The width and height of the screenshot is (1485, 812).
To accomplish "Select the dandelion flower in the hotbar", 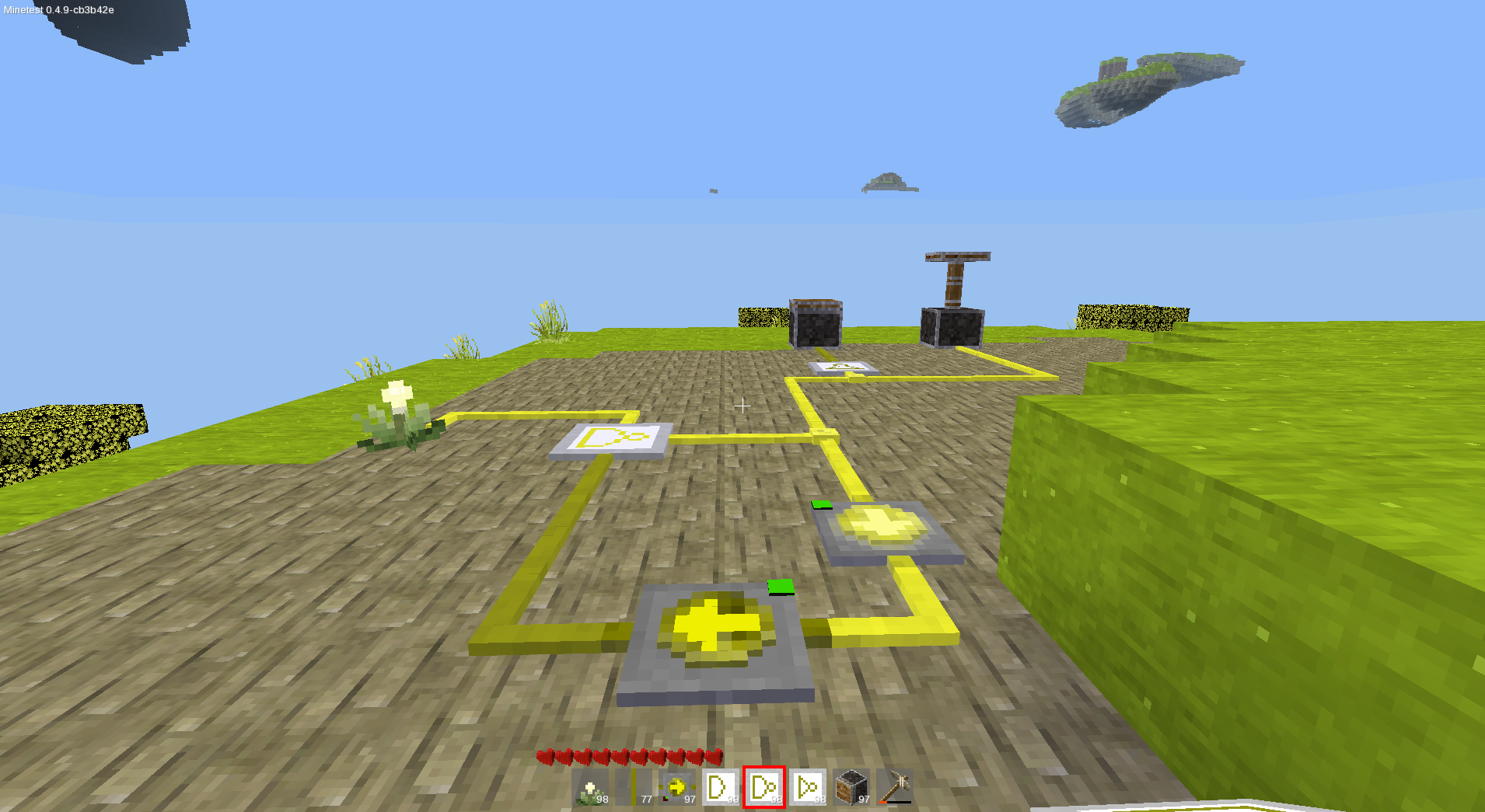I will pos(592,786).
